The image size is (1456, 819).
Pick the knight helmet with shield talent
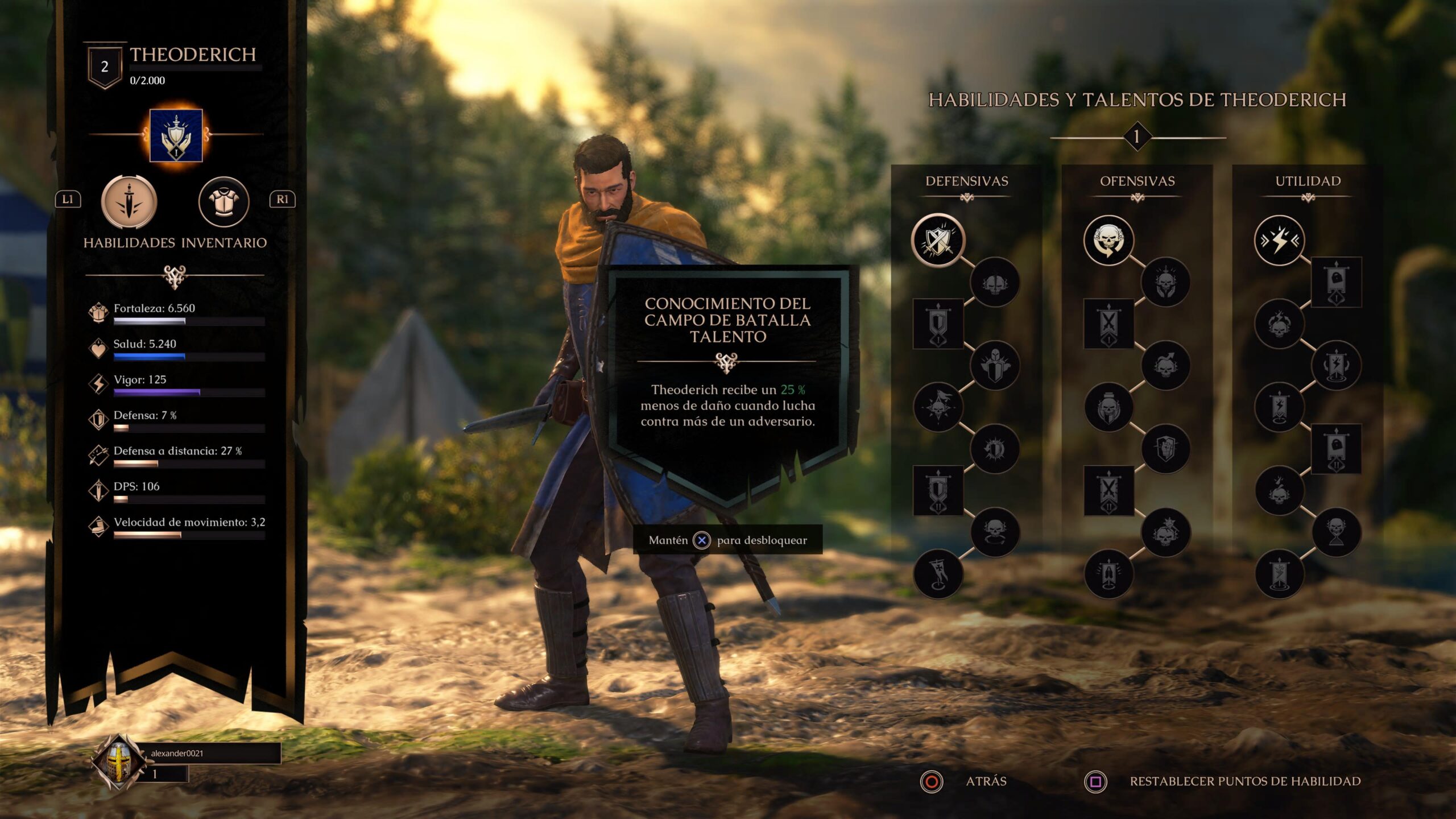[995, 366]
